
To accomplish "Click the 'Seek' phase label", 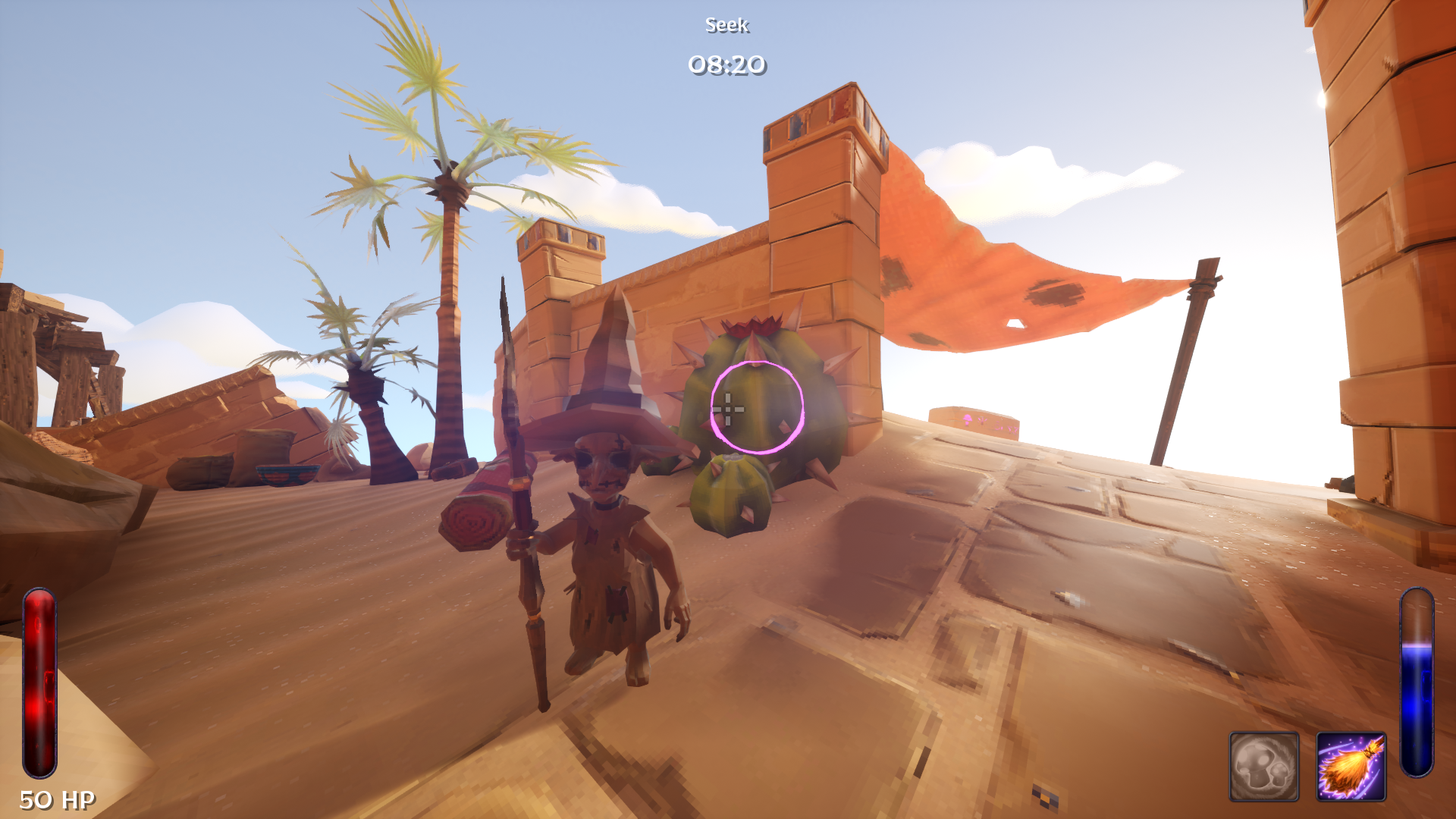I will coord(726,25).
